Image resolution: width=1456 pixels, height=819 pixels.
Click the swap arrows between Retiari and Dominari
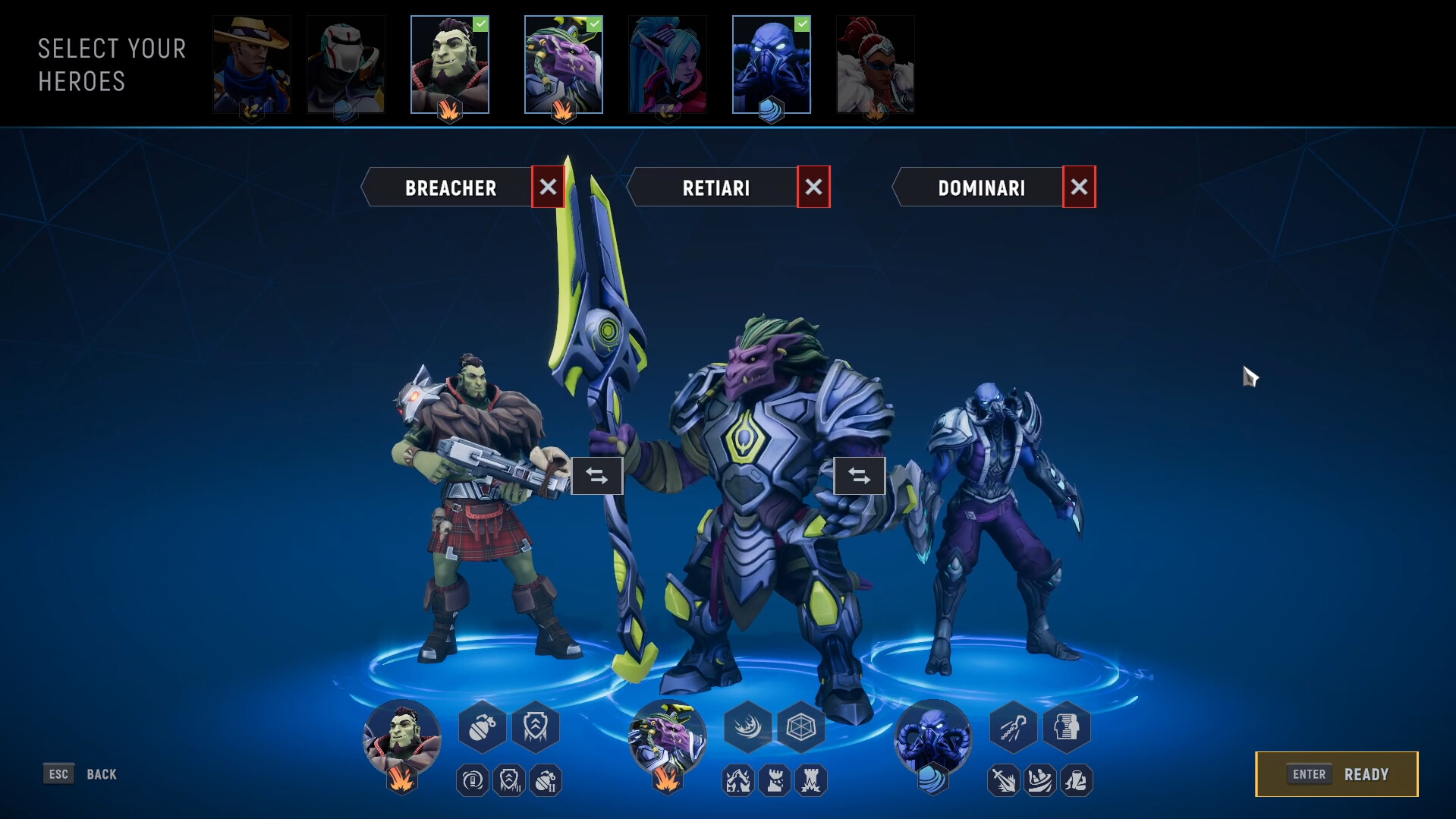[x=860, y=476]
